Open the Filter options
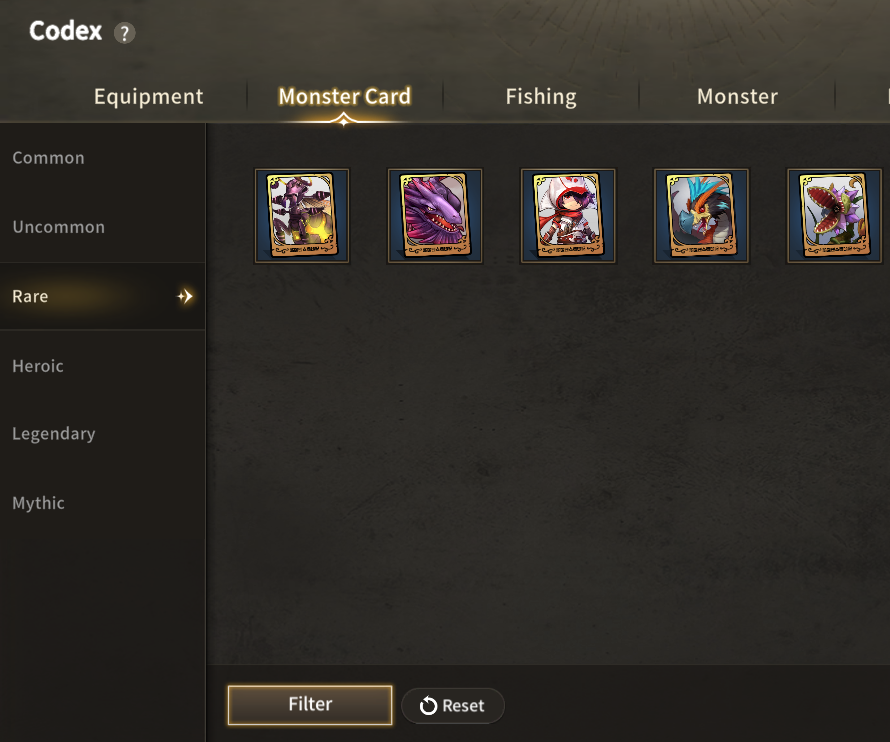This screenshot has height=742, width=890. coord(310,704)
